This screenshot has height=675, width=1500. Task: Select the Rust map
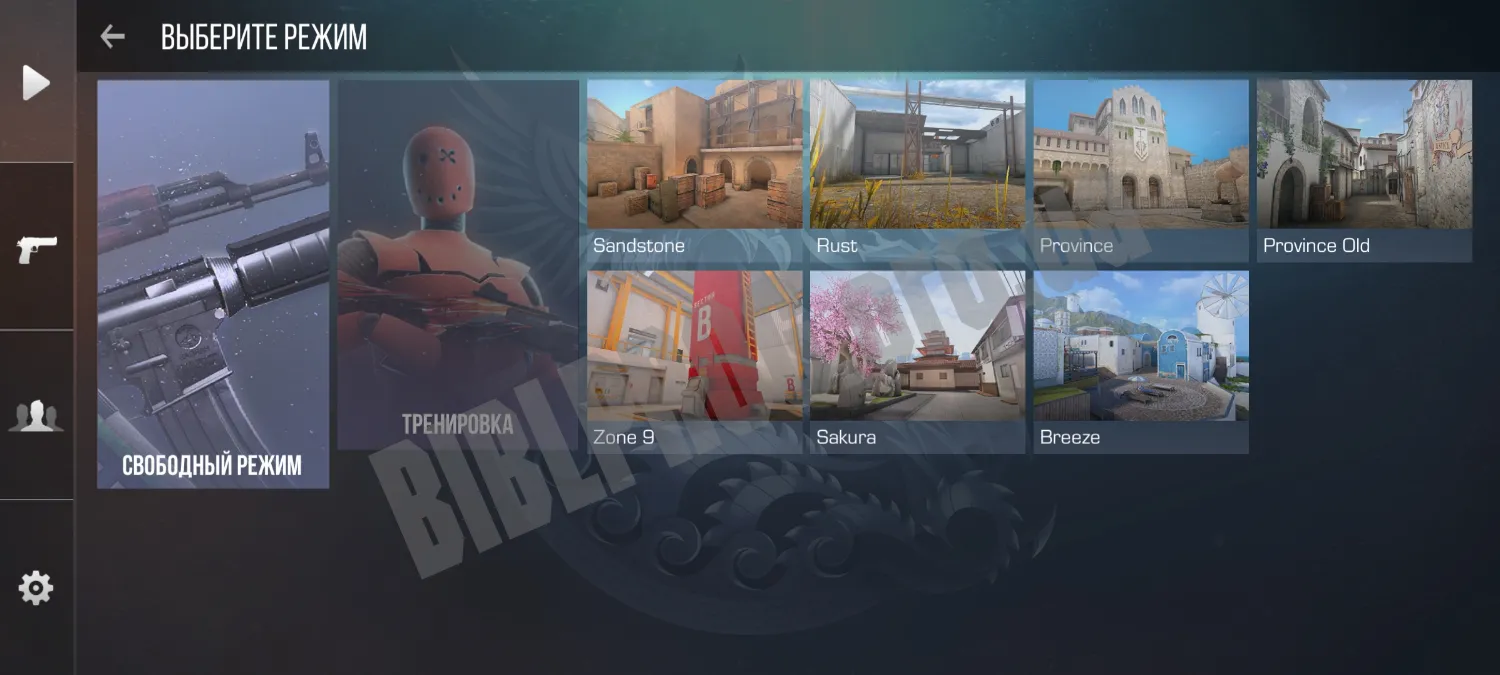pyautogui.click(x=917, y=170)
